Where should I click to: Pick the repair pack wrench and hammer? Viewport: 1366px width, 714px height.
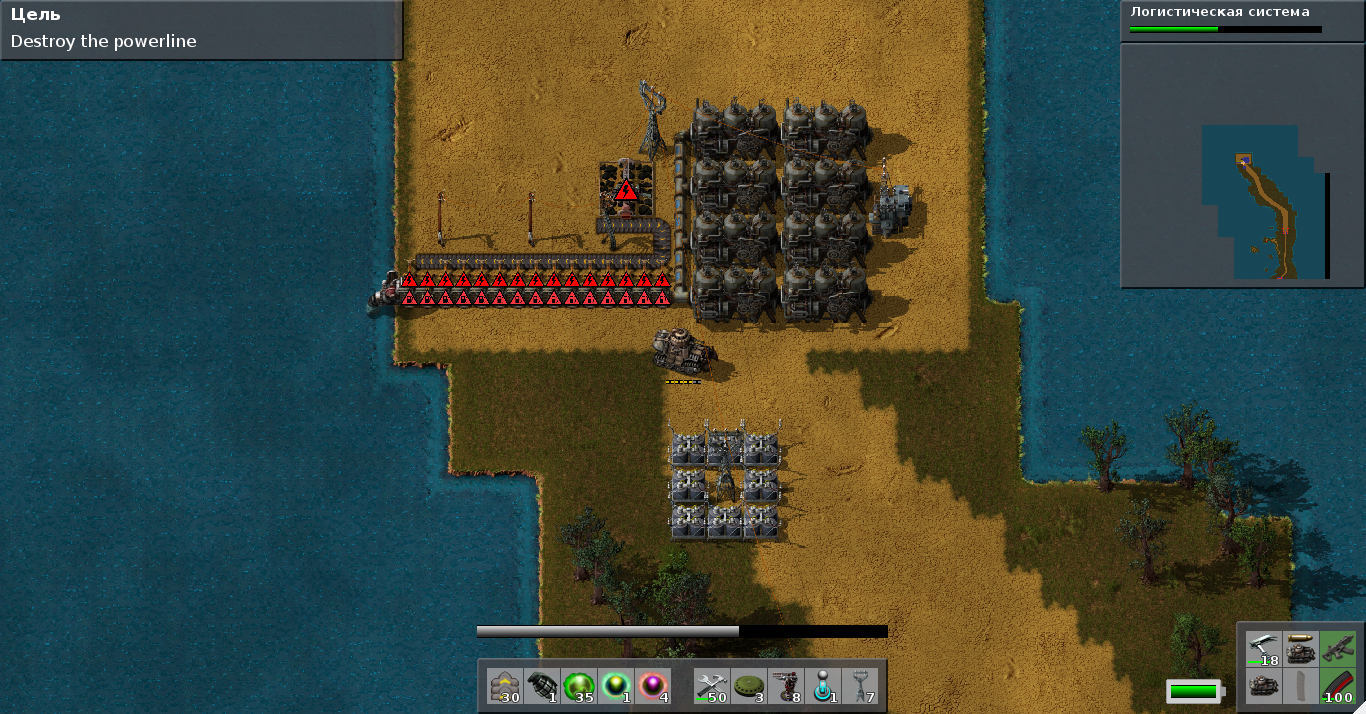click(711, 687)
